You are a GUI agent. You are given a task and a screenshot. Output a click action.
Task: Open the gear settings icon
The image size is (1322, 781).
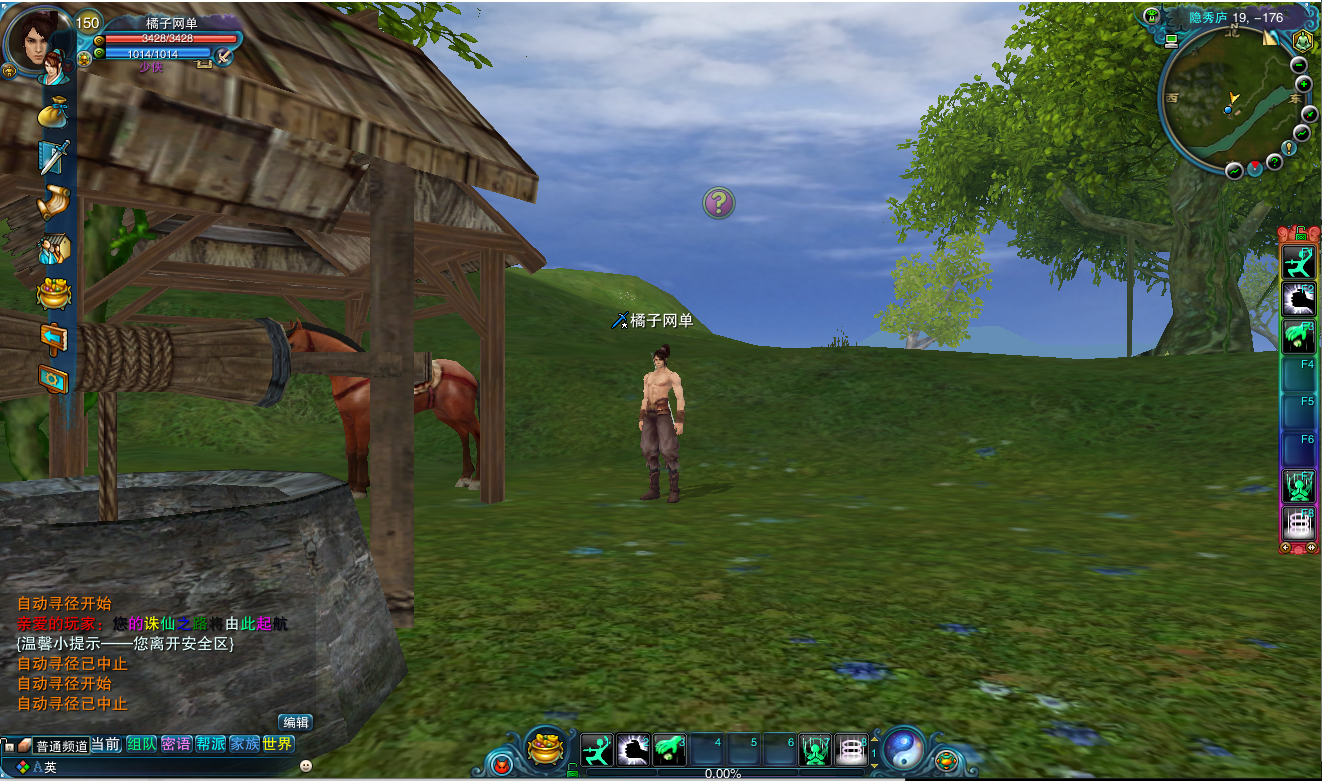(53, 380)
